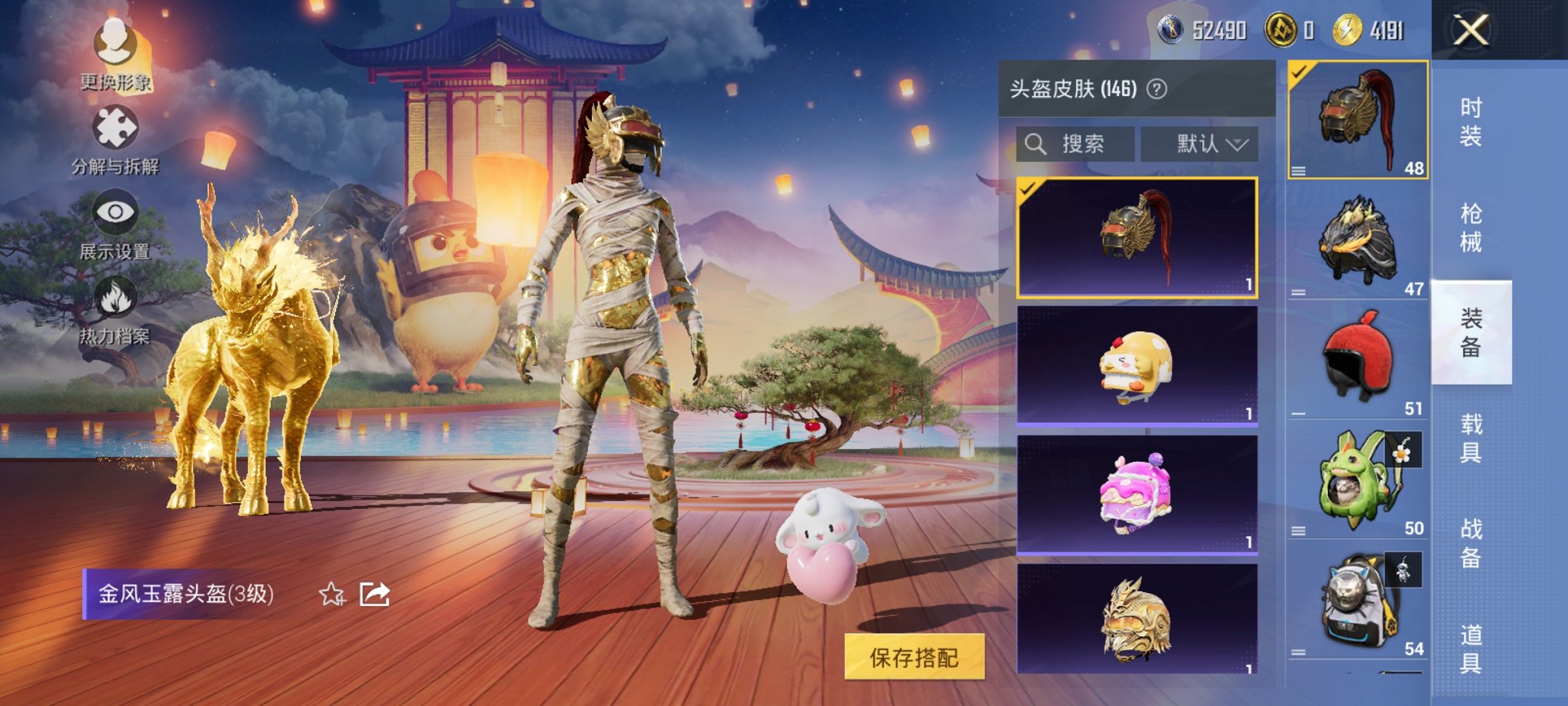Uncheck the equipped helmet's yellow checkmark
This screenshot has height=706, width=1568.
pyautogui.click(x=1299, y=72)
